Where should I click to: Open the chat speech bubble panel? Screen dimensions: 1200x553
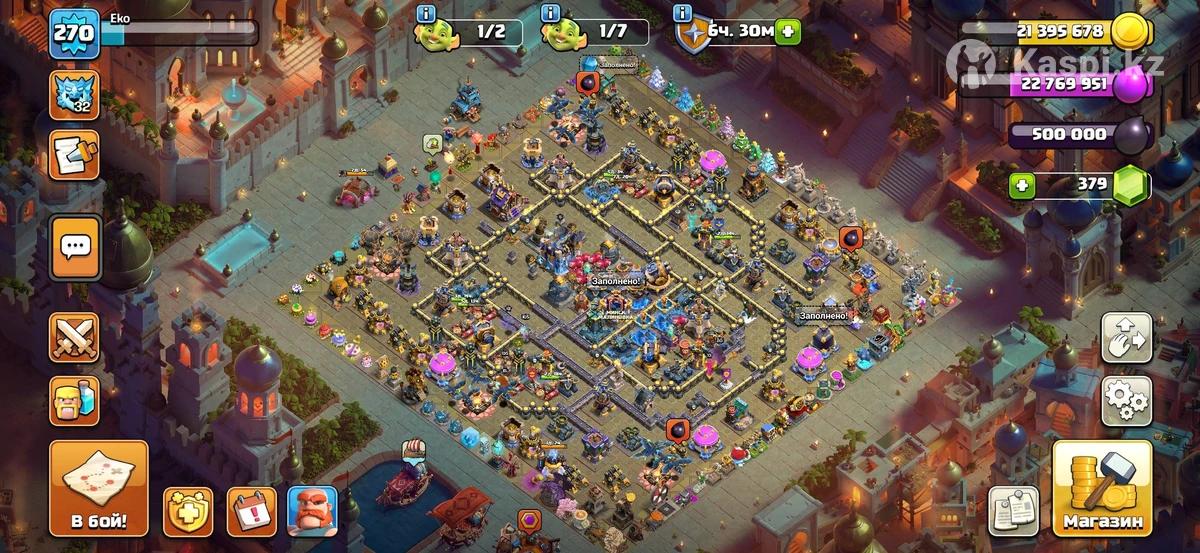click(75, 247)
